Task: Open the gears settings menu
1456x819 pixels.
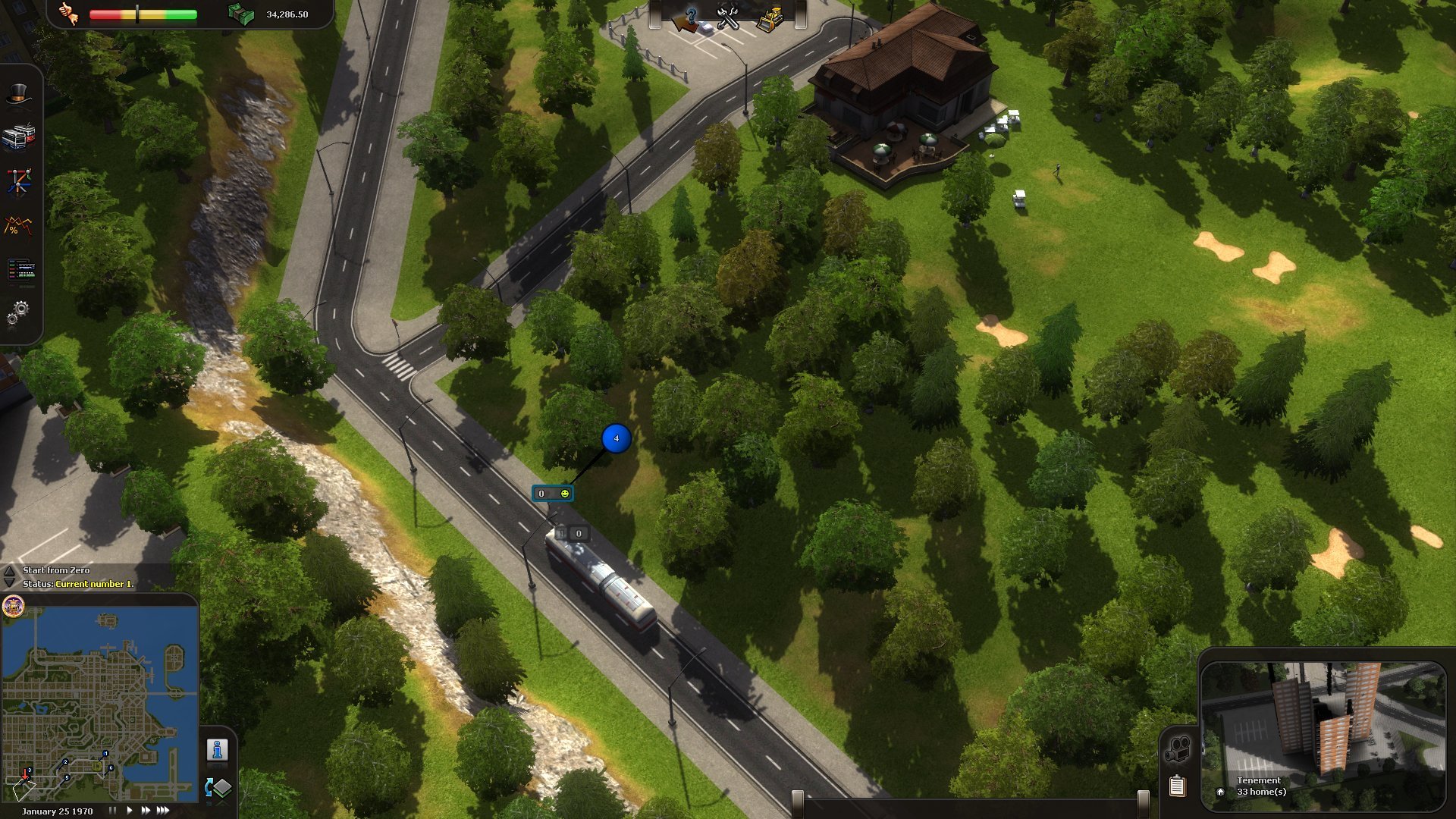Action: (x=19, y=312)
